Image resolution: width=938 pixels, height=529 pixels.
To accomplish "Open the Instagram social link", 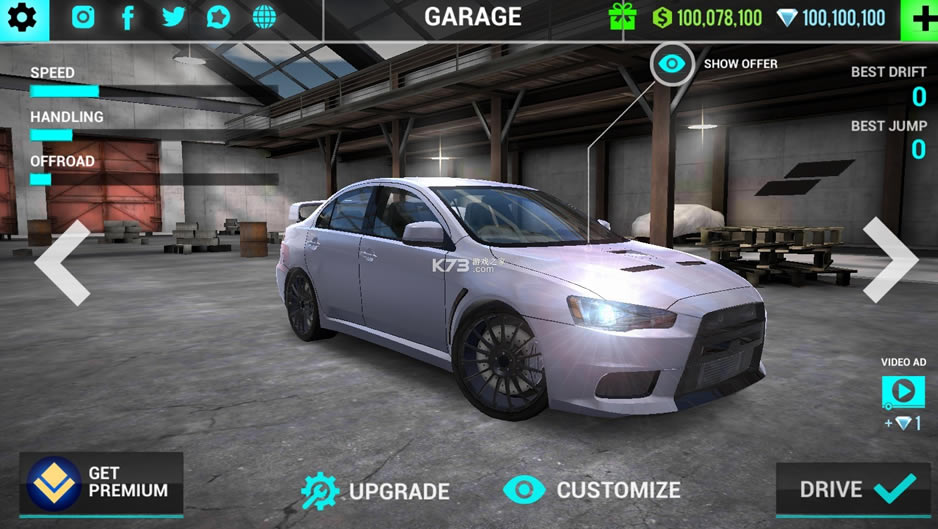I will (83, 17).
